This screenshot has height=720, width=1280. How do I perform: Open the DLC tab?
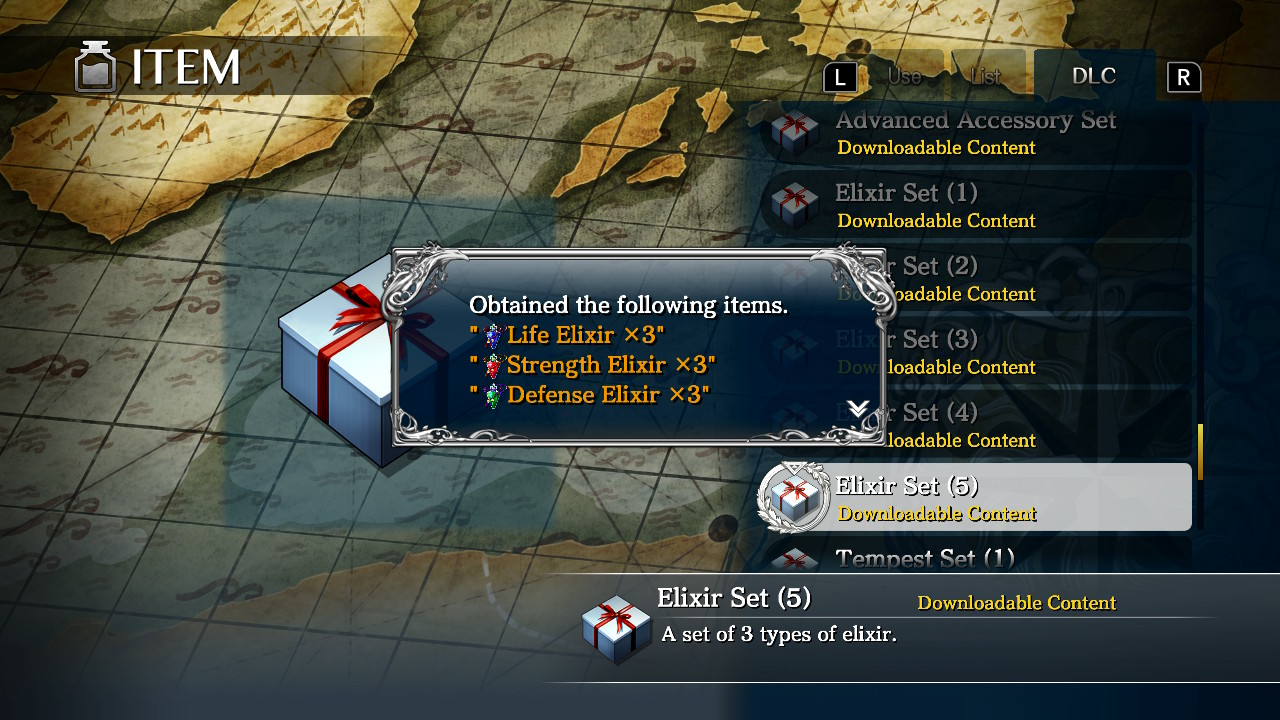1094,75
